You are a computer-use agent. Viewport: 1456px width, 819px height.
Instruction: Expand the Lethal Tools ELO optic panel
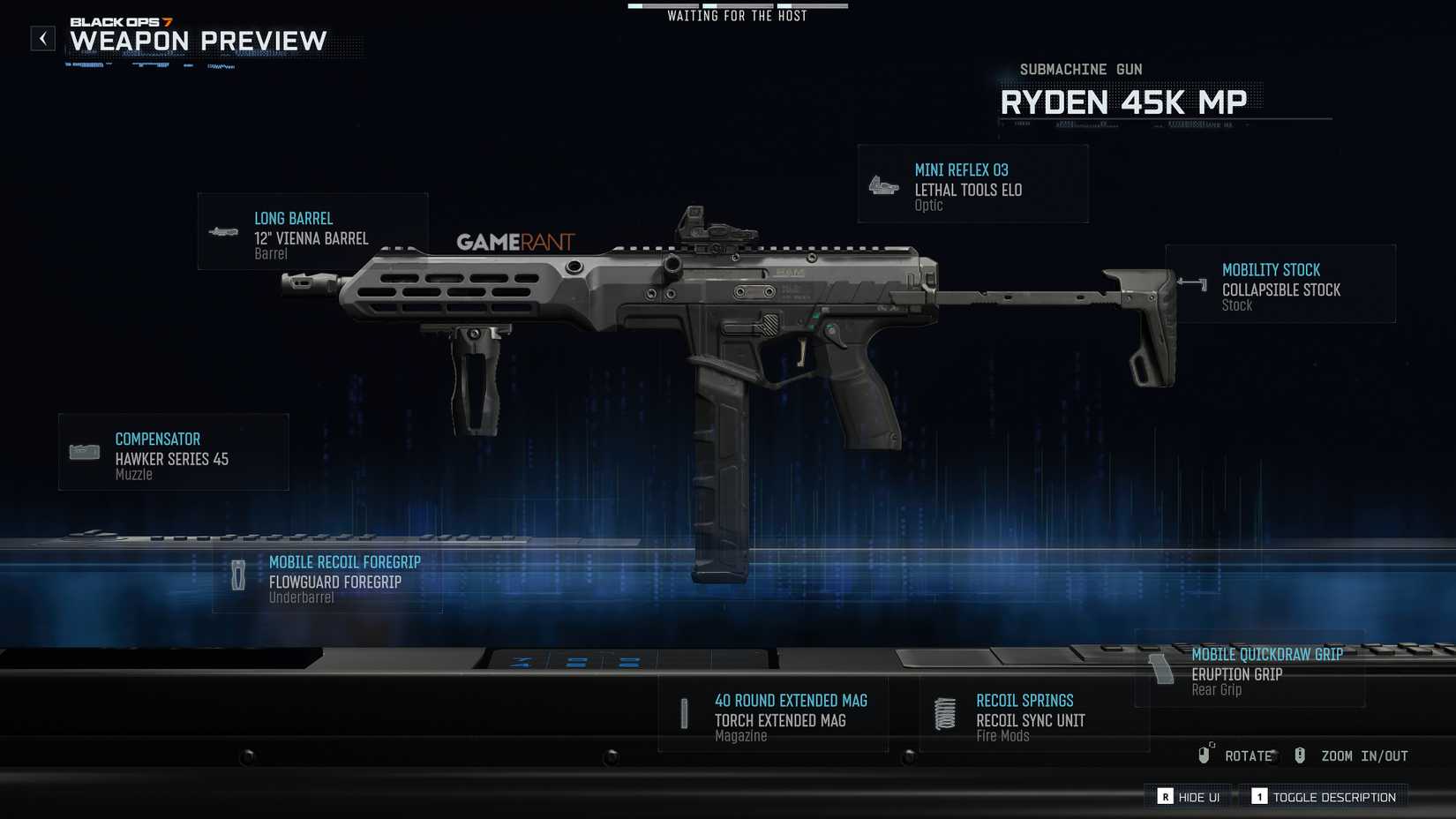tap(969, 189)
